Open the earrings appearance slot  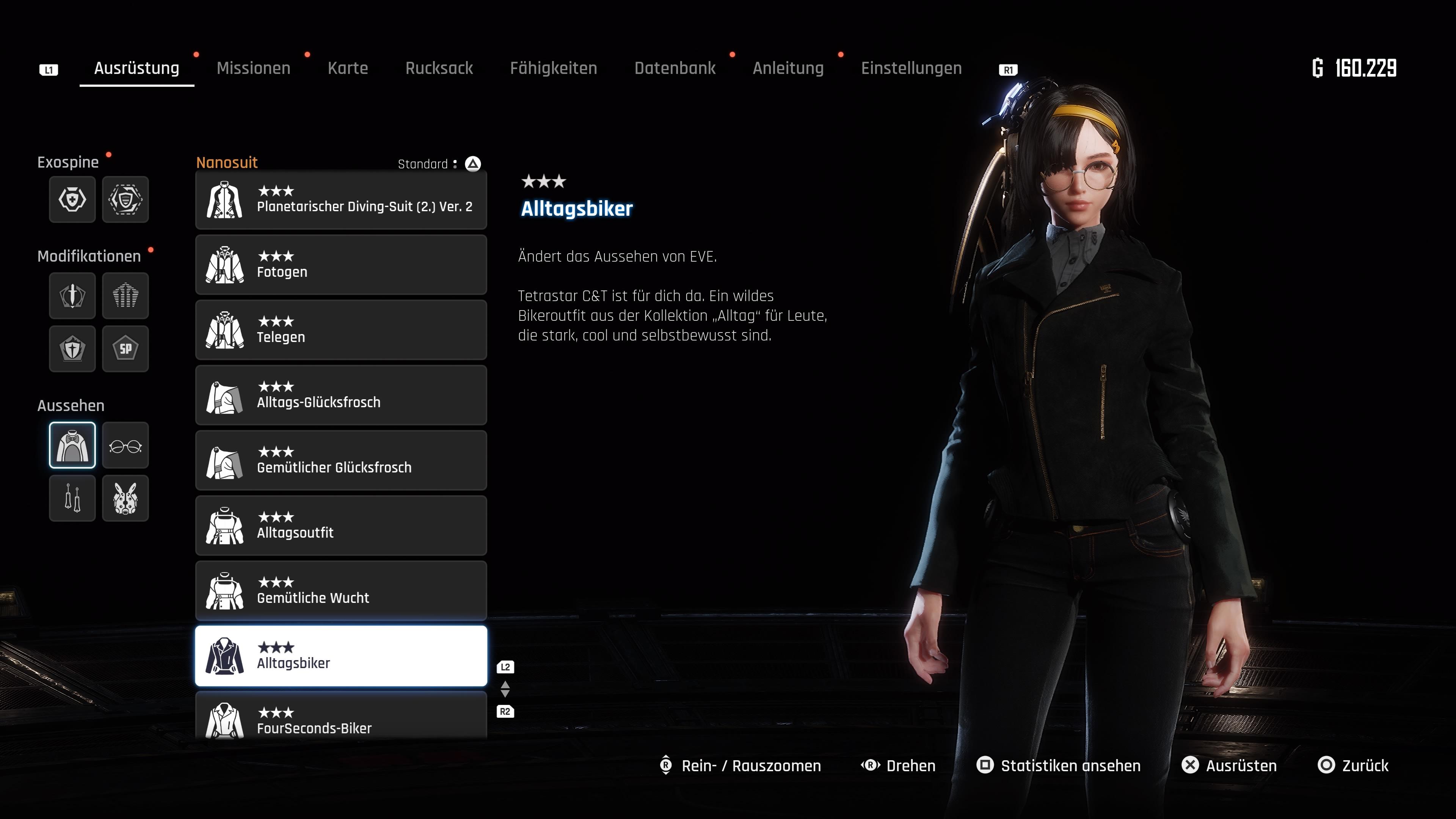72,499
